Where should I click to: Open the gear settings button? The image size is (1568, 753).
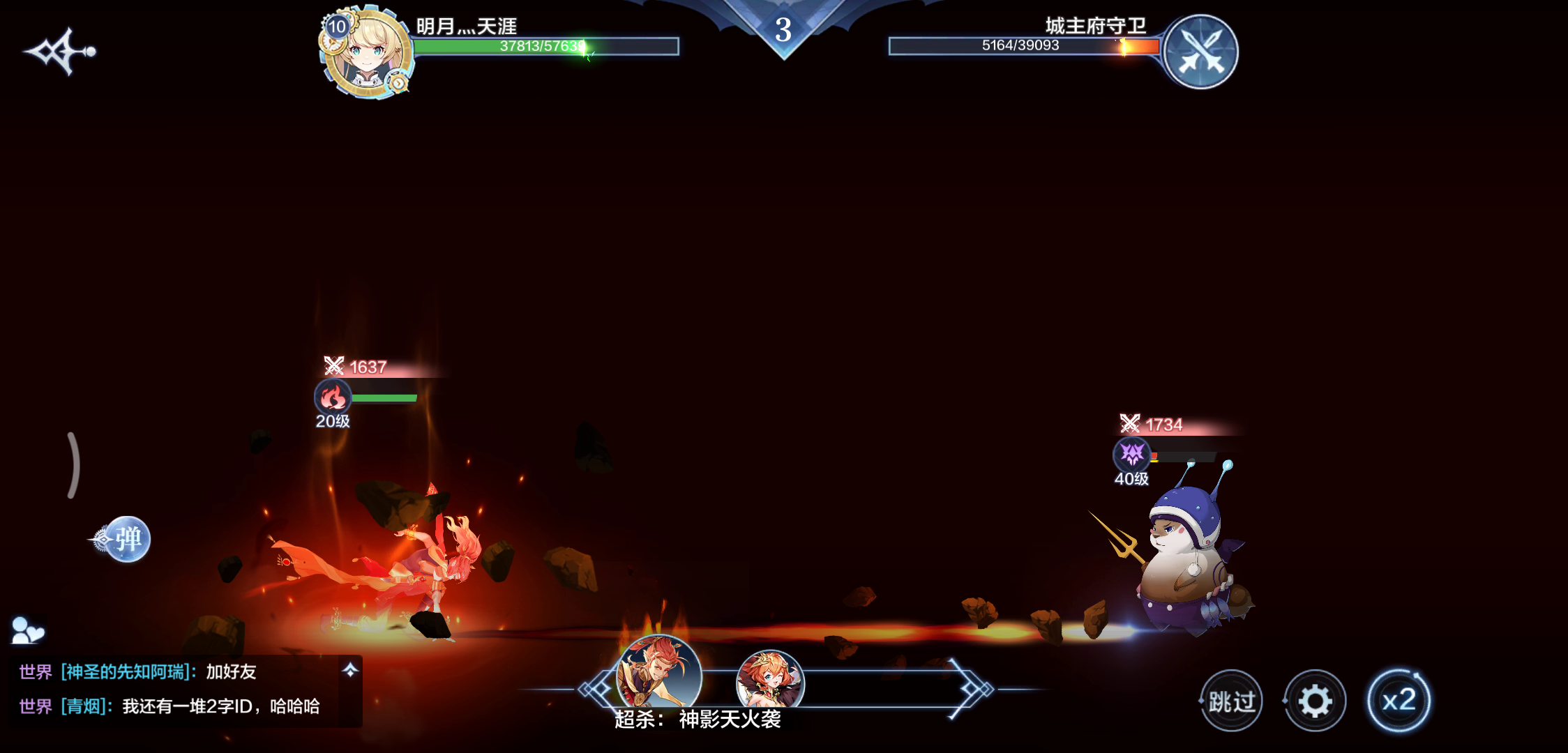pyautogui.click(x=1315, y=701)
